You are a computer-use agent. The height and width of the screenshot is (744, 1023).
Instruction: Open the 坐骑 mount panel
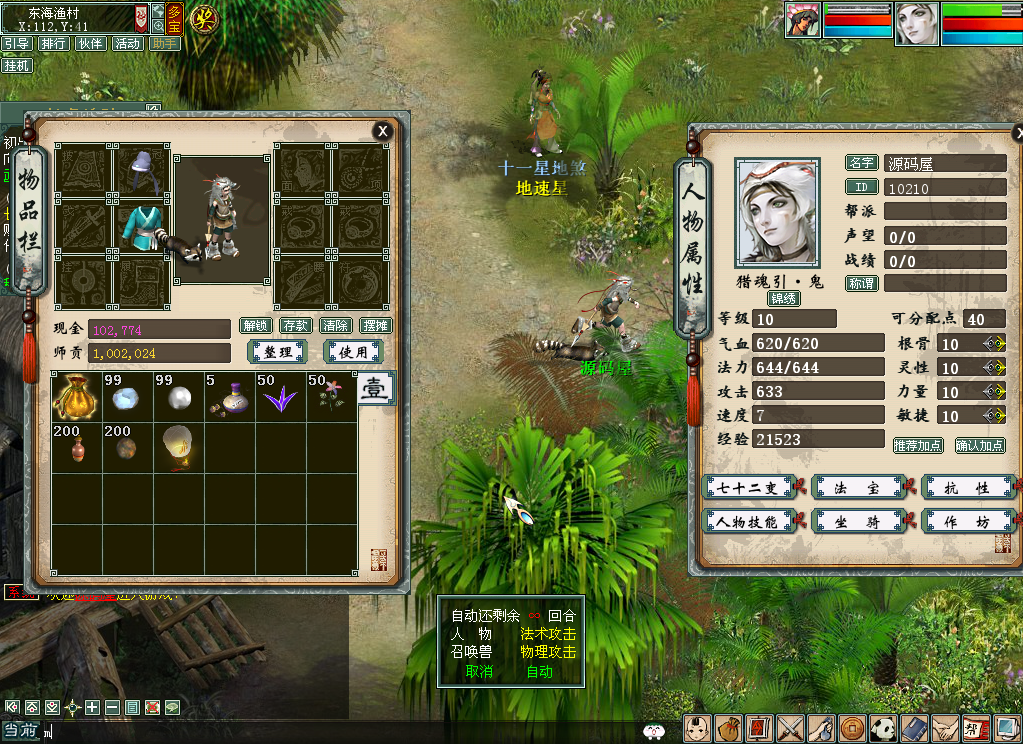click(858, 521)
